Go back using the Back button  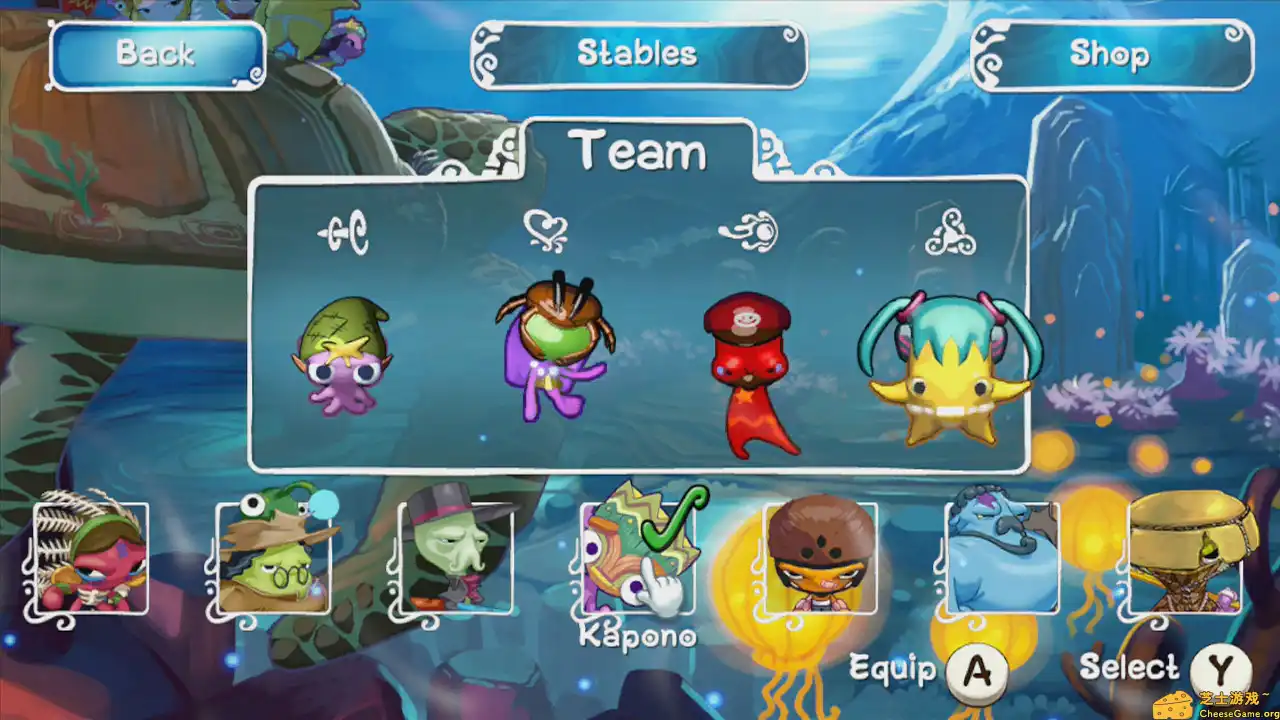[156, 55]
